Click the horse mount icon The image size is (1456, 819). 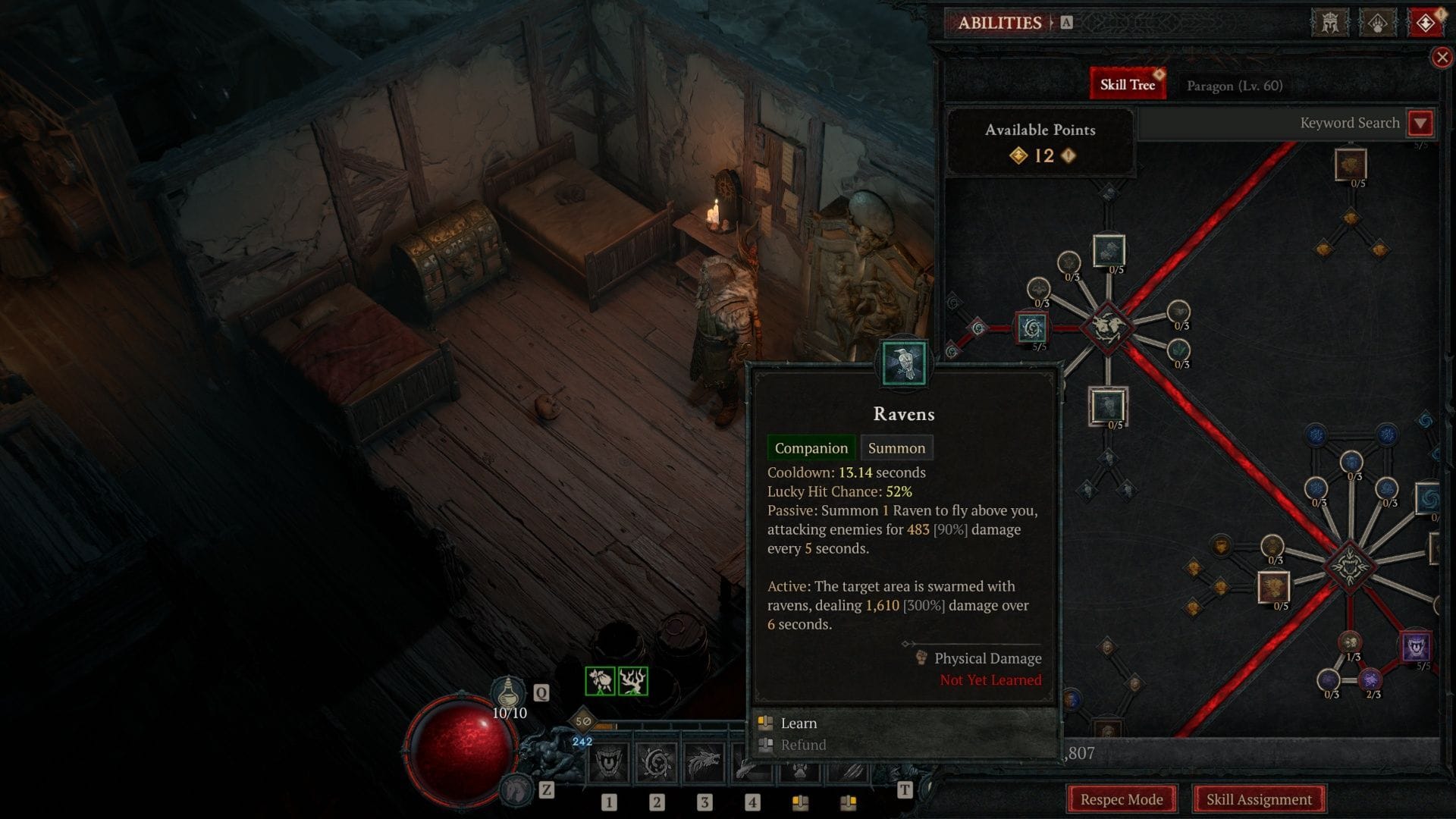click(518, 789)
